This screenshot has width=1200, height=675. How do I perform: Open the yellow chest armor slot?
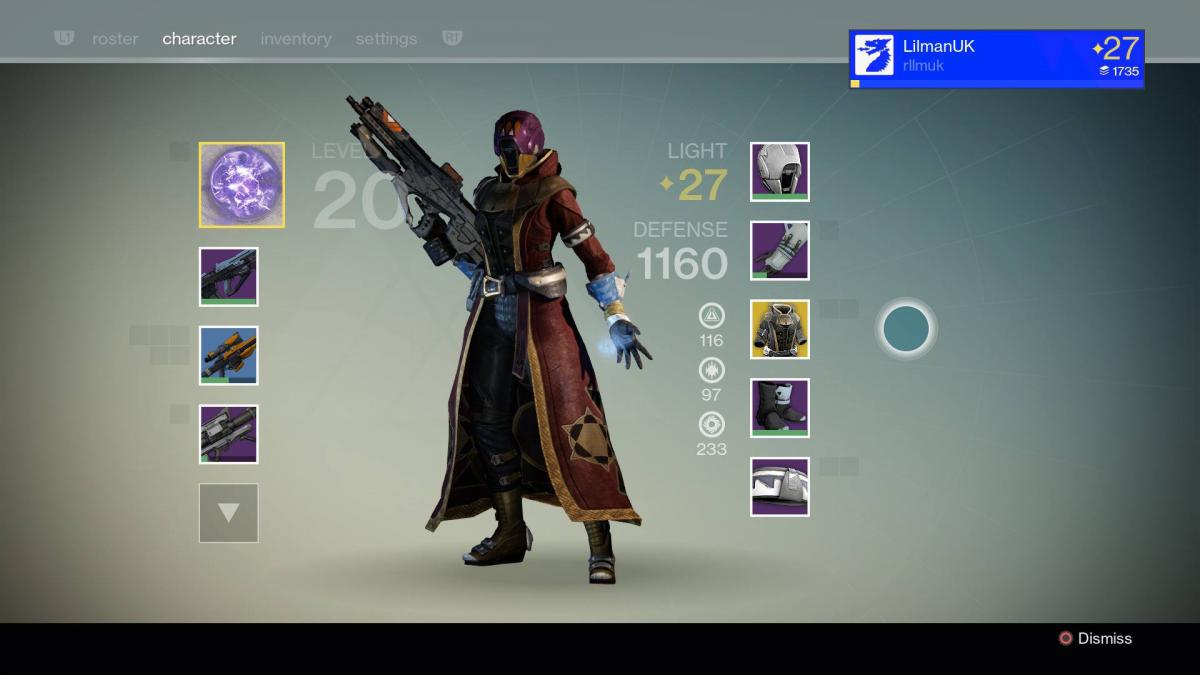pos(780,329)
